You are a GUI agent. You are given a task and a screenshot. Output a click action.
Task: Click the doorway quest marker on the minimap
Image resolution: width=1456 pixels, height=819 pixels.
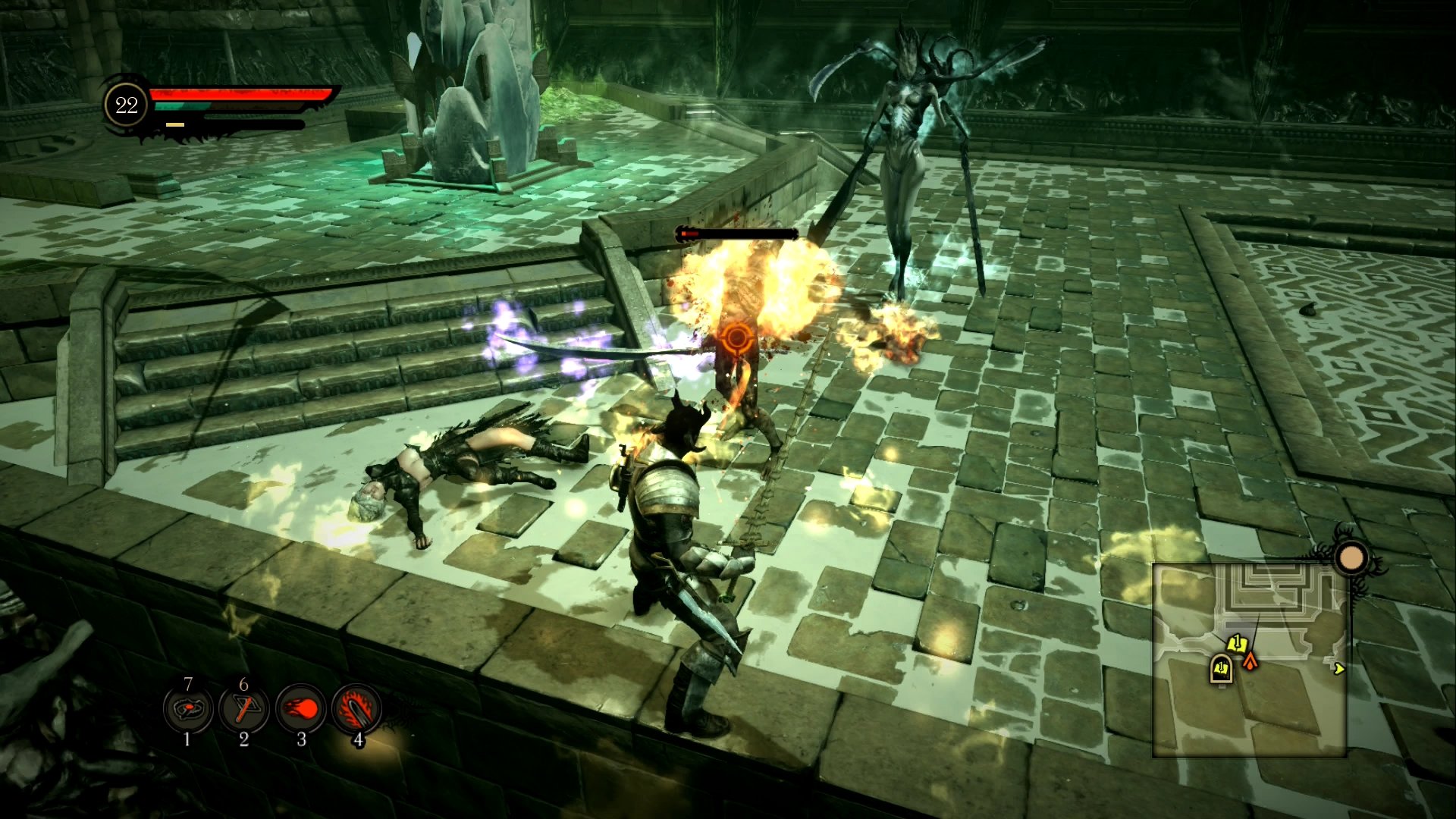1220,669
